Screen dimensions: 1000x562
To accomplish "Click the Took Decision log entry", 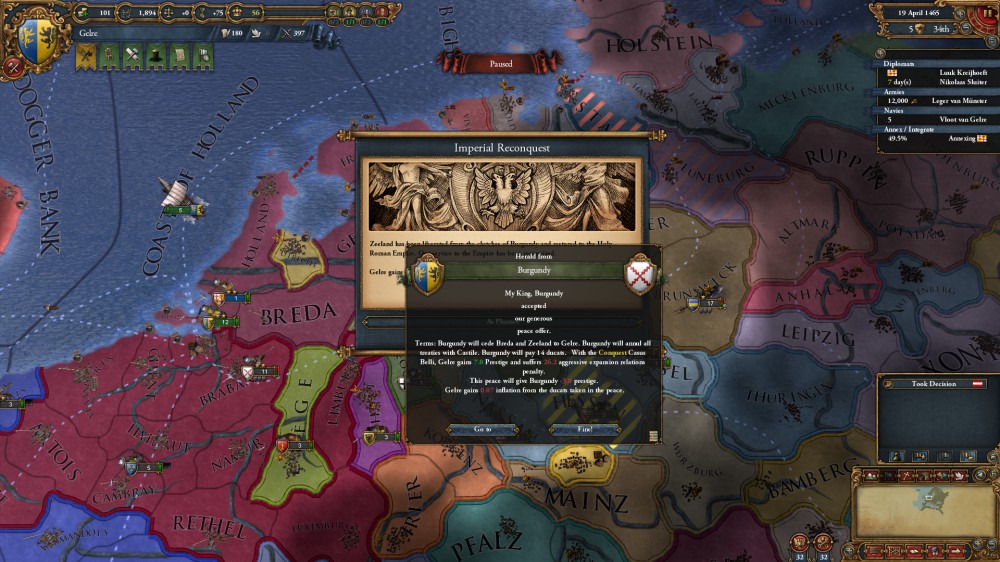I will click(x=934, y=383).
